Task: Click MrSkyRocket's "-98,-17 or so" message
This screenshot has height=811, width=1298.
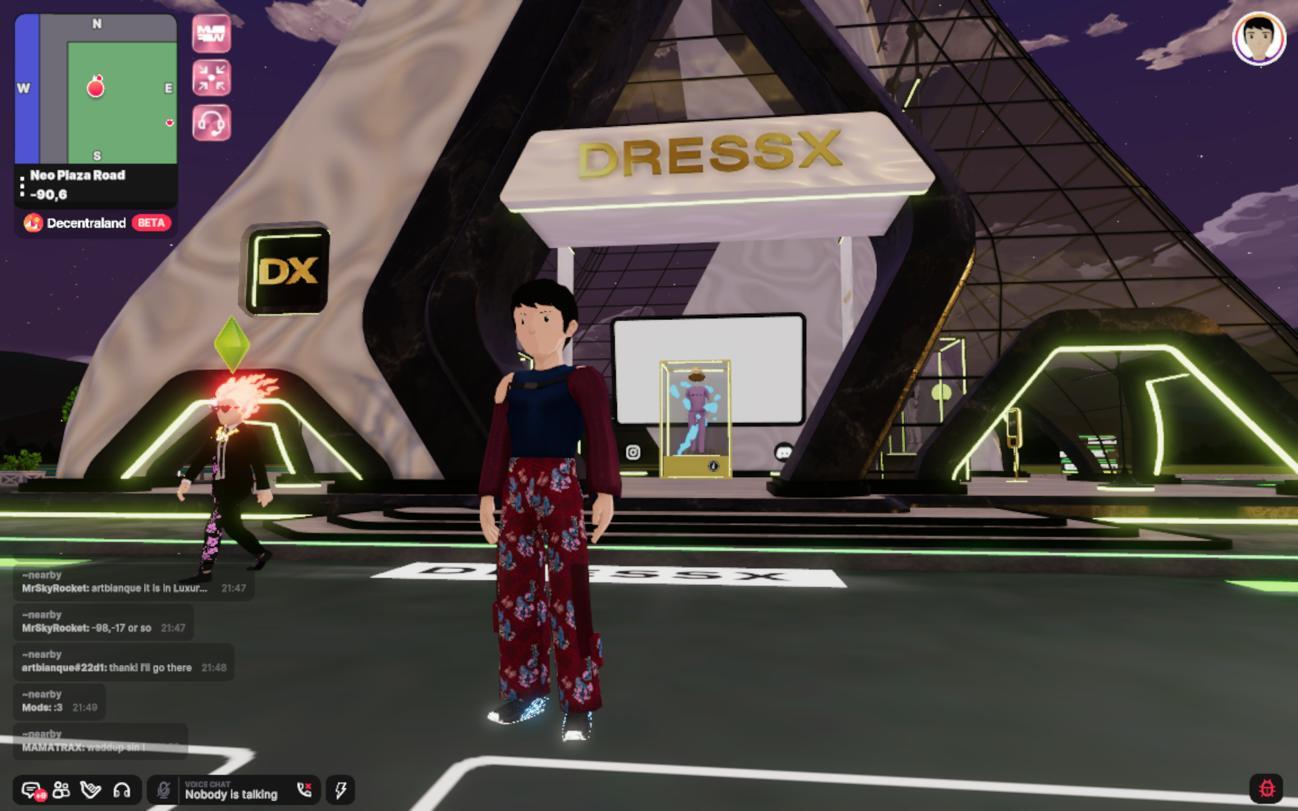Action: coord(88,628)
